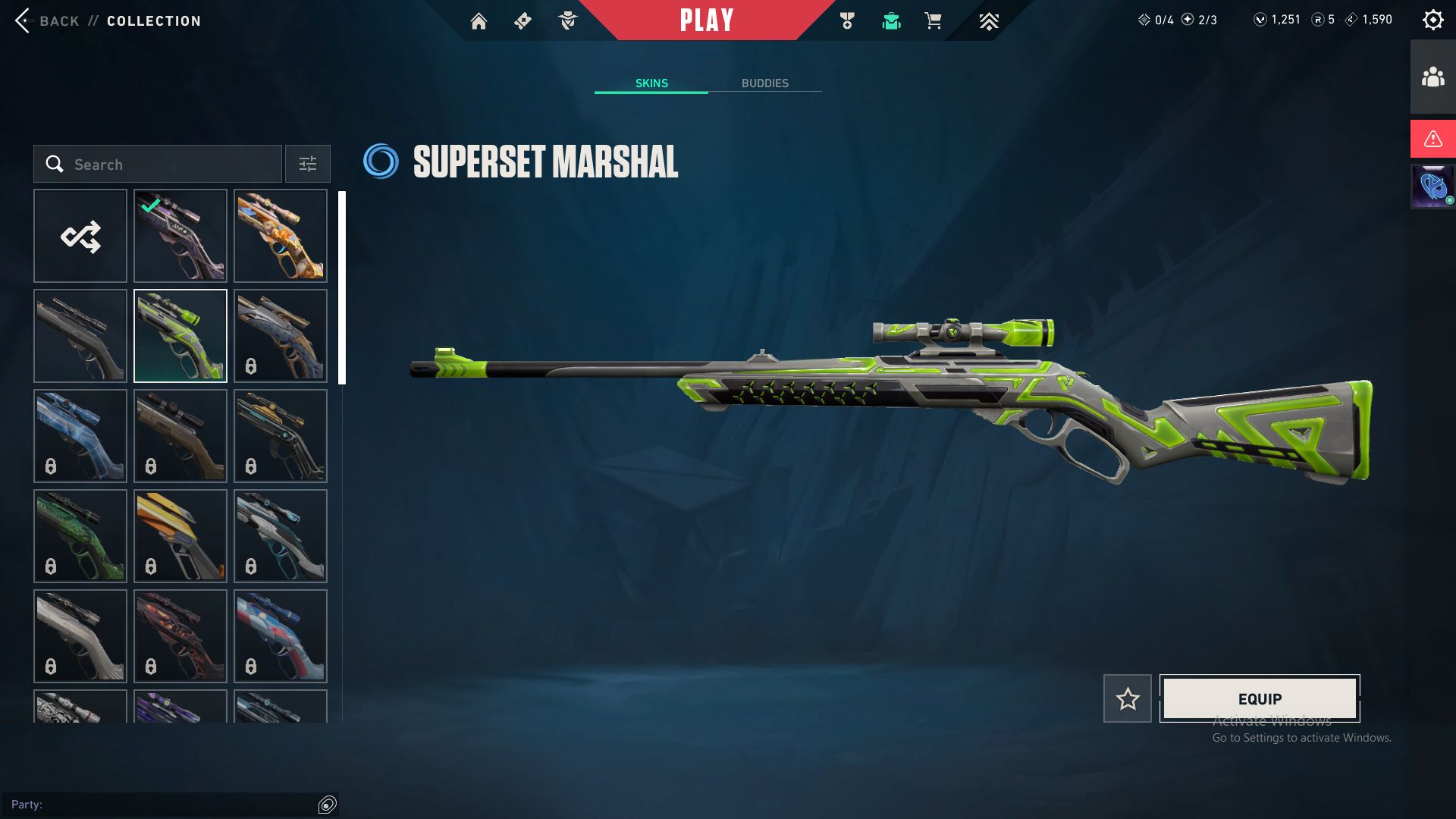The height and width of the screenshot is (819, 1456).
Task: Favorite this skin with the star button
Action: click(1127, 698)
